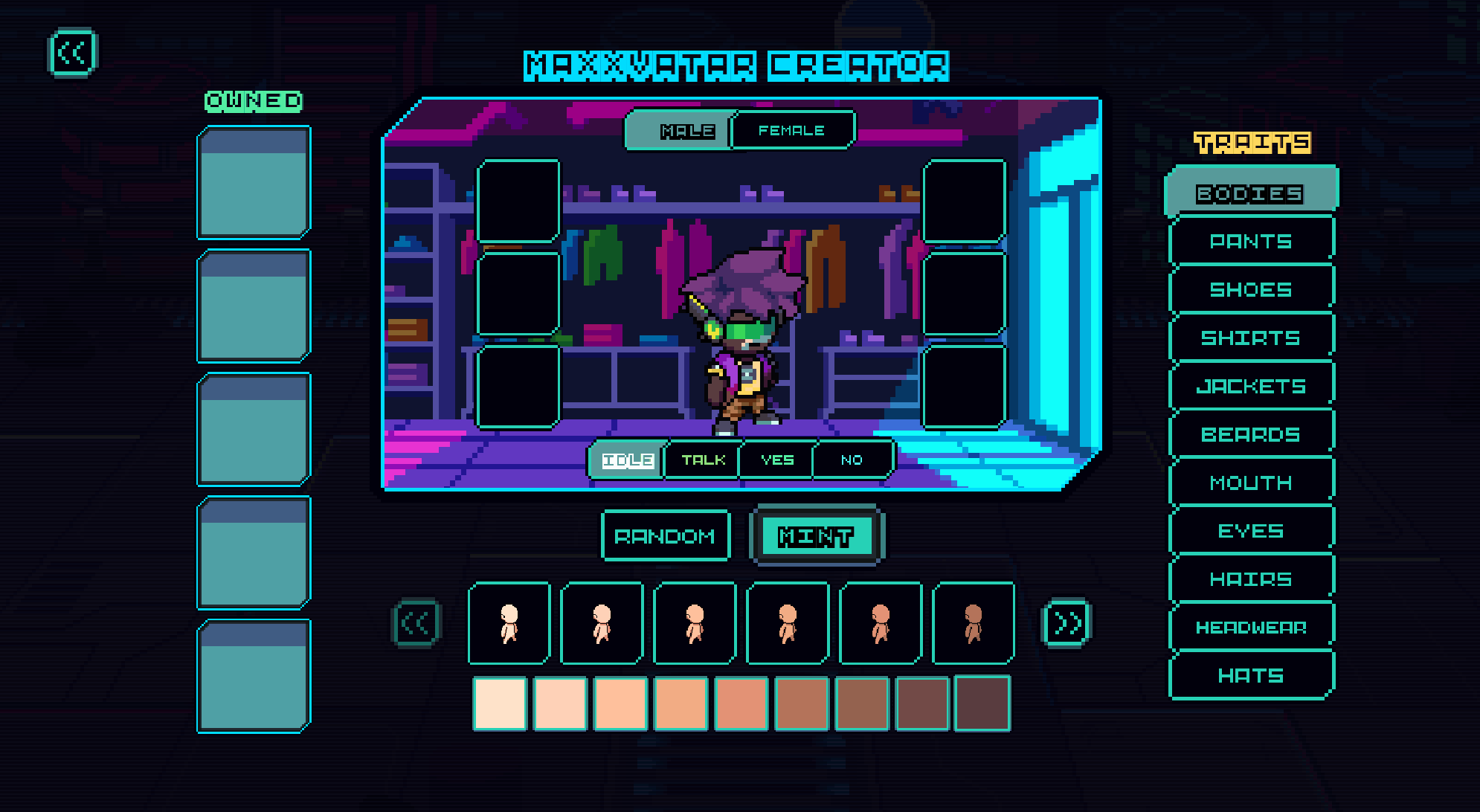
Task: Open the Hairs trait list
Action: click(x=1250, y=579)
